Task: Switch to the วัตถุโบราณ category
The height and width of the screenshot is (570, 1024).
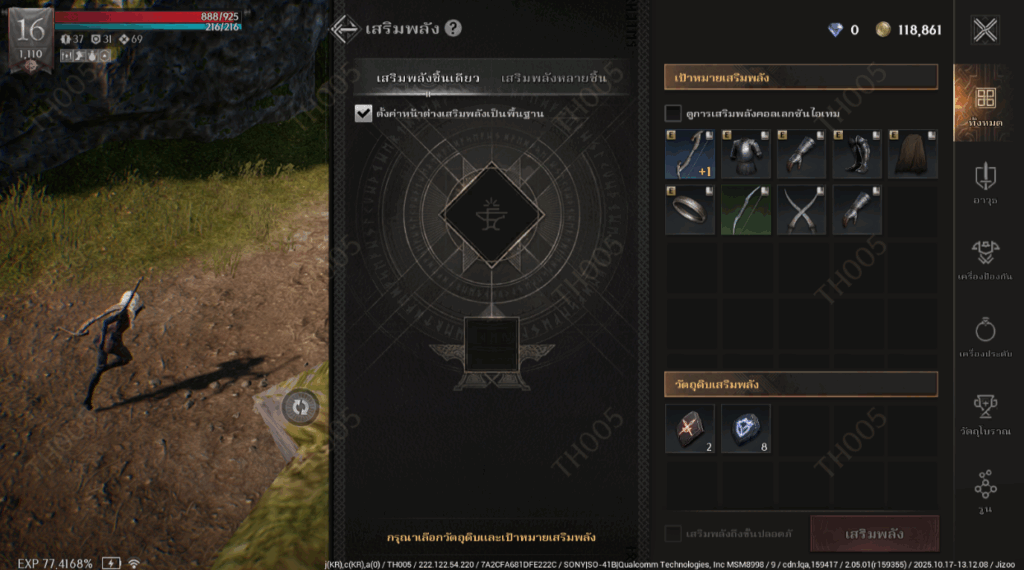Action: (x=985, y=415)
